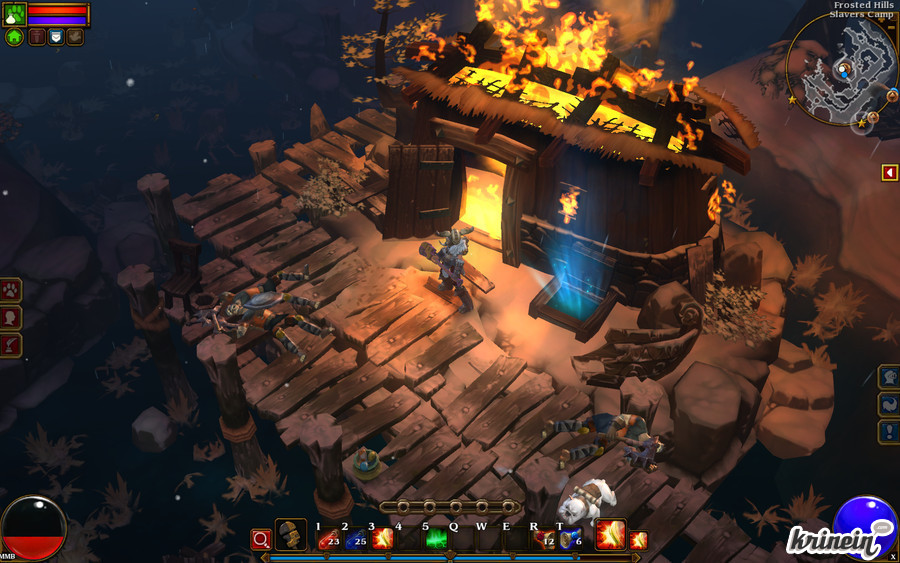
Task: Select the small secondary skill icon
Action: click(638, 540)
